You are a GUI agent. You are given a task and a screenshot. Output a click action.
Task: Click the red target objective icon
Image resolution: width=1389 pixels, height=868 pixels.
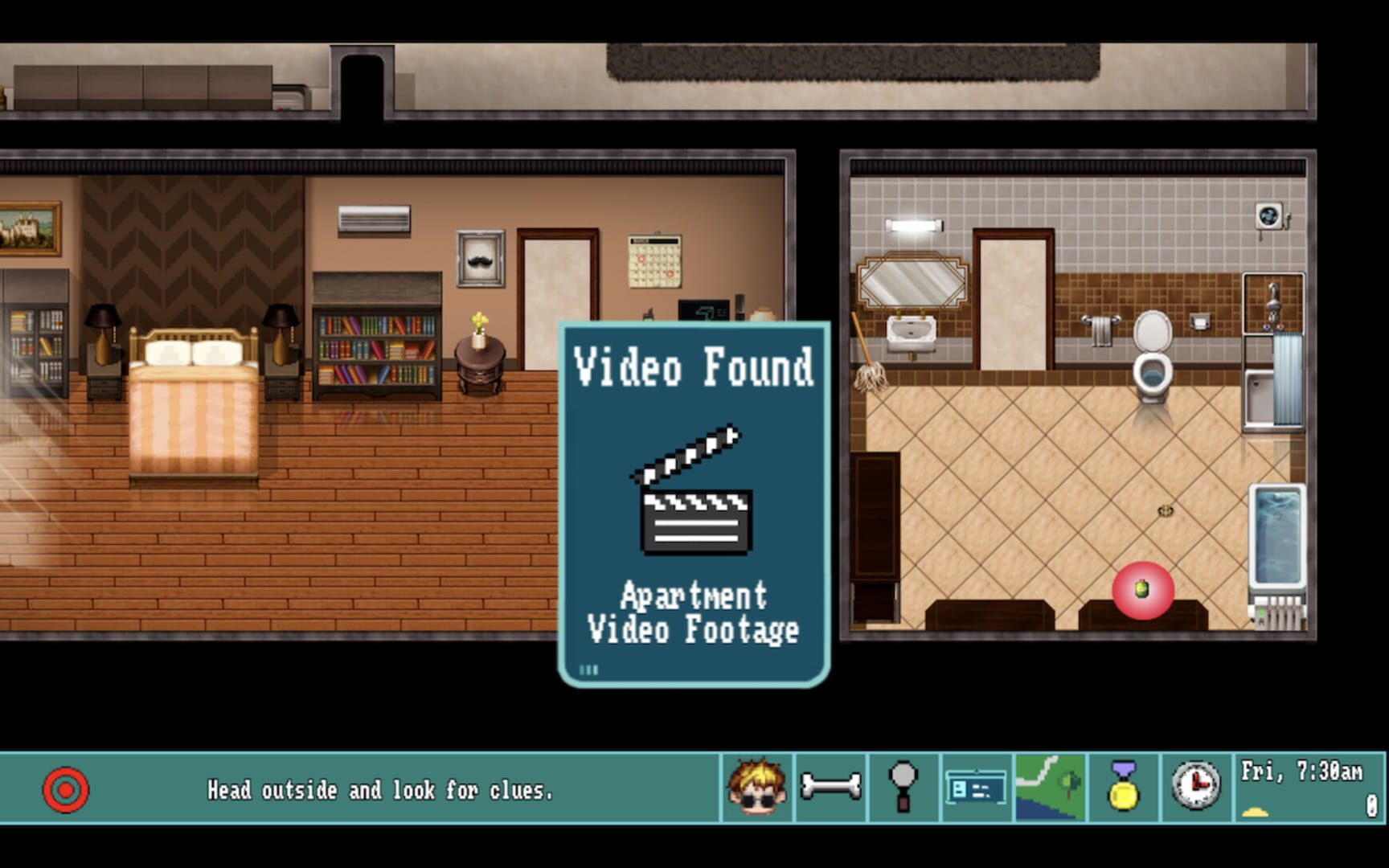click(x=65, y=789)
